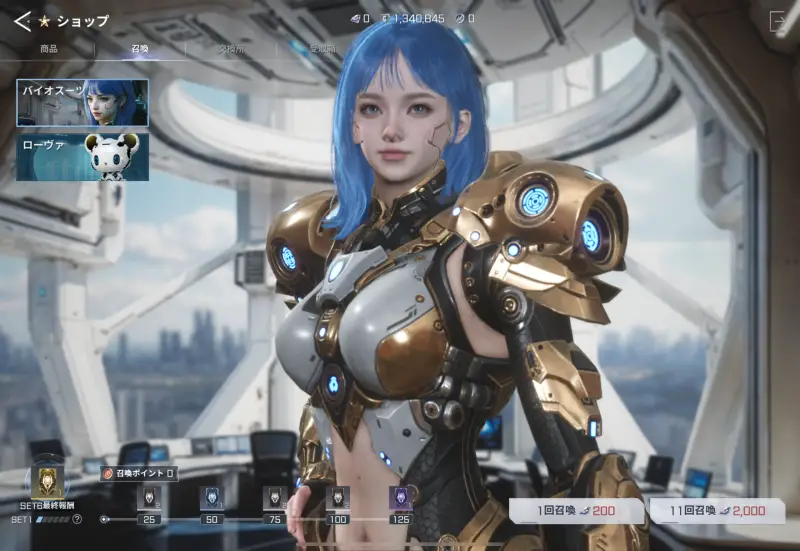Buy the 11-summon pull for 2,000
800x551 pixels.
(717, 510)
